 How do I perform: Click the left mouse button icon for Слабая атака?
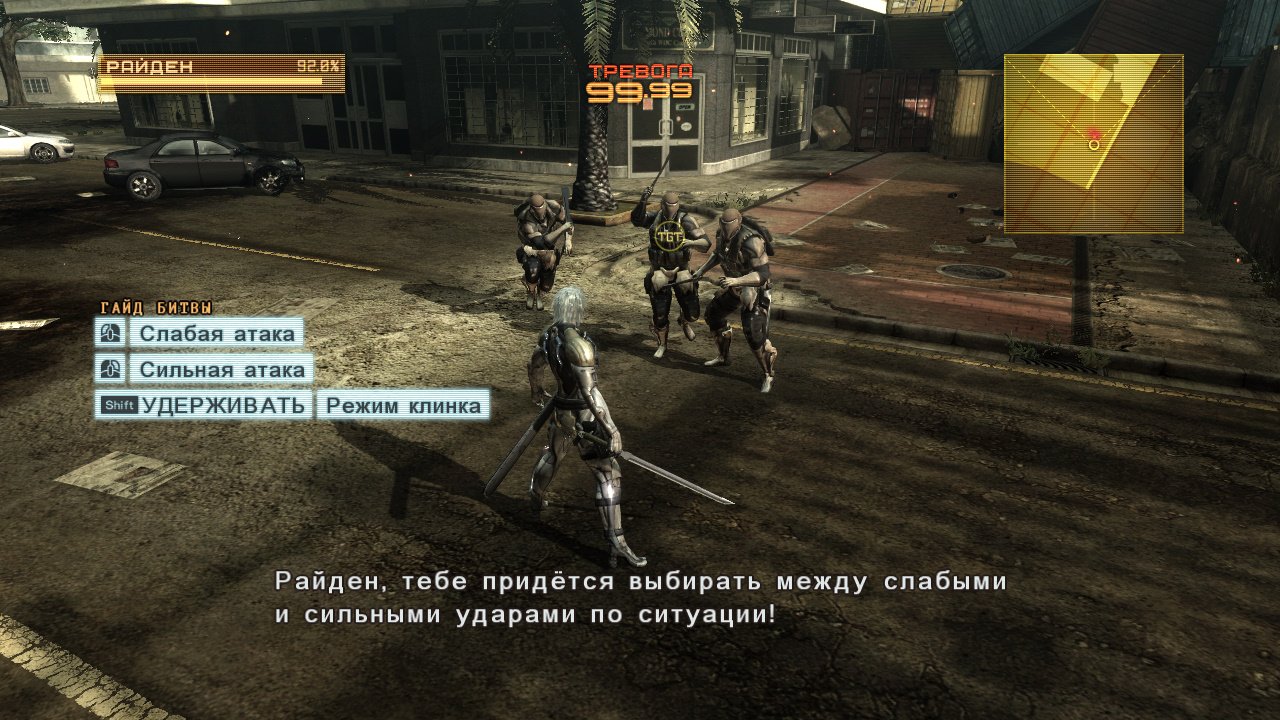pos(110,333)
